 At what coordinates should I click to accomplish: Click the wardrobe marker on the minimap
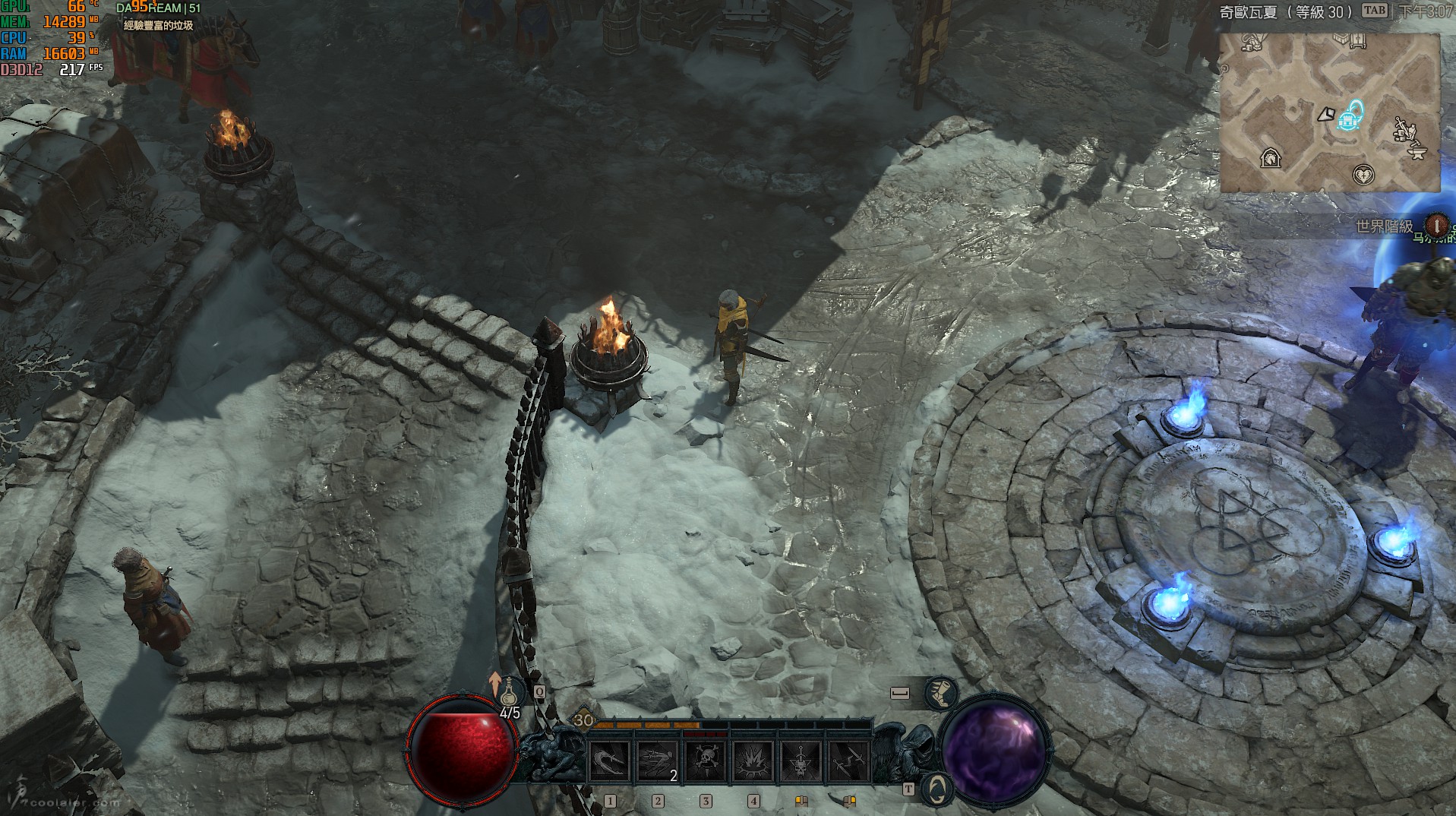1357,41
